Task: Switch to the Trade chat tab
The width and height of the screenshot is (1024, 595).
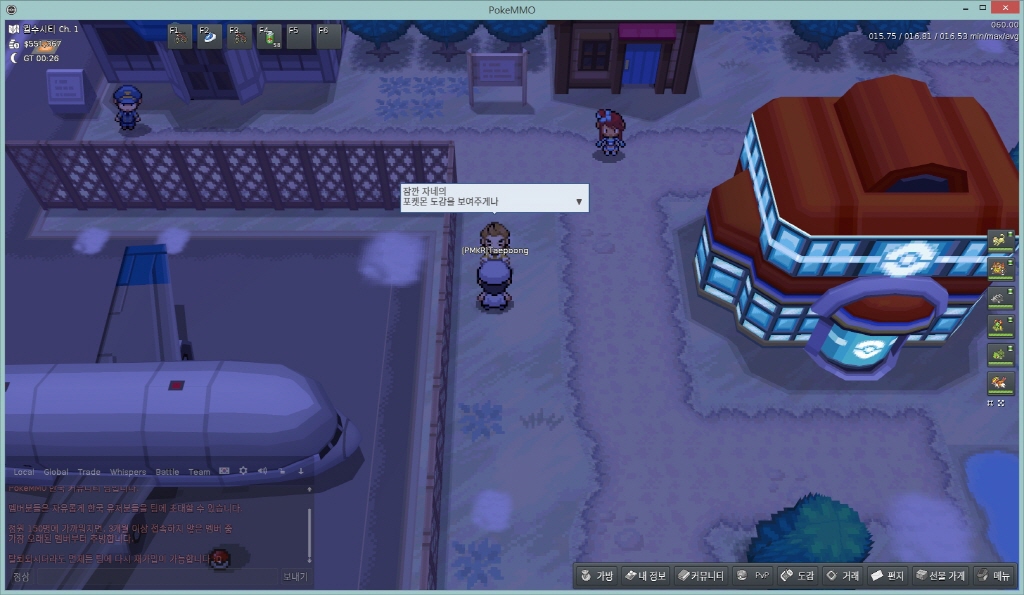Action: [x=89, y=472]
